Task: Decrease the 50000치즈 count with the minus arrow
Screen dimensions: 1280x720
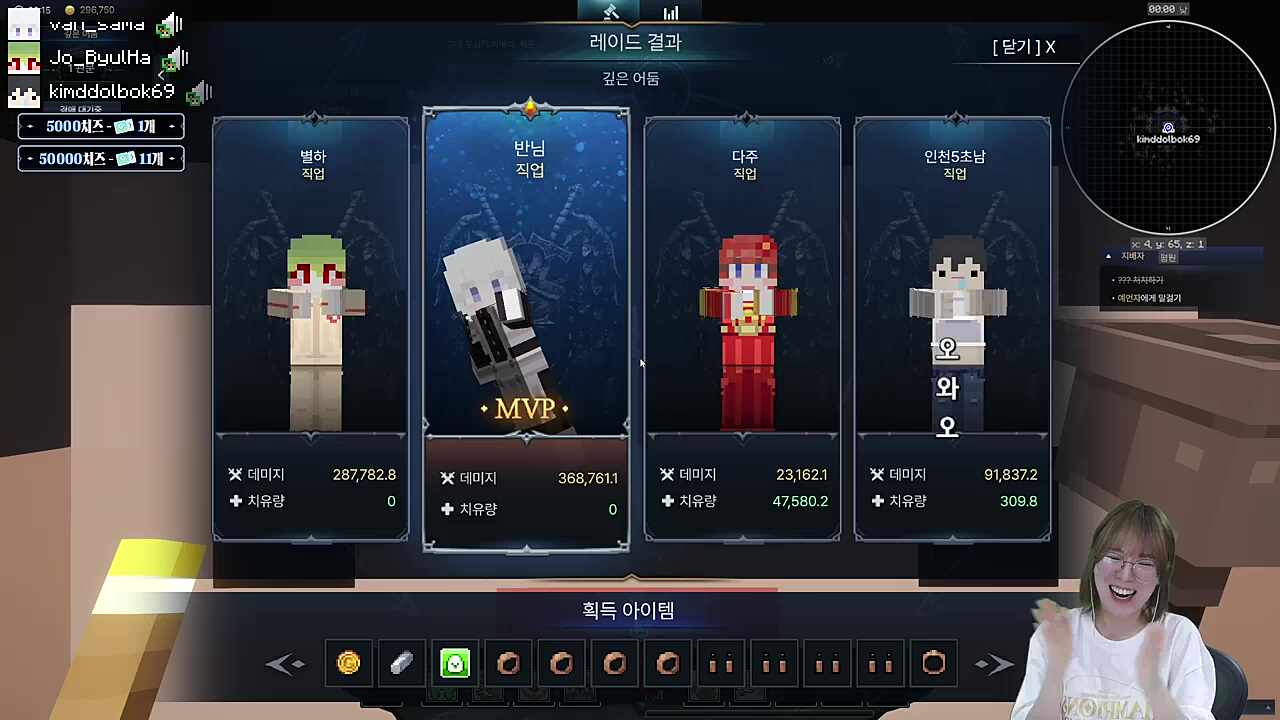Action: (31, 158)
